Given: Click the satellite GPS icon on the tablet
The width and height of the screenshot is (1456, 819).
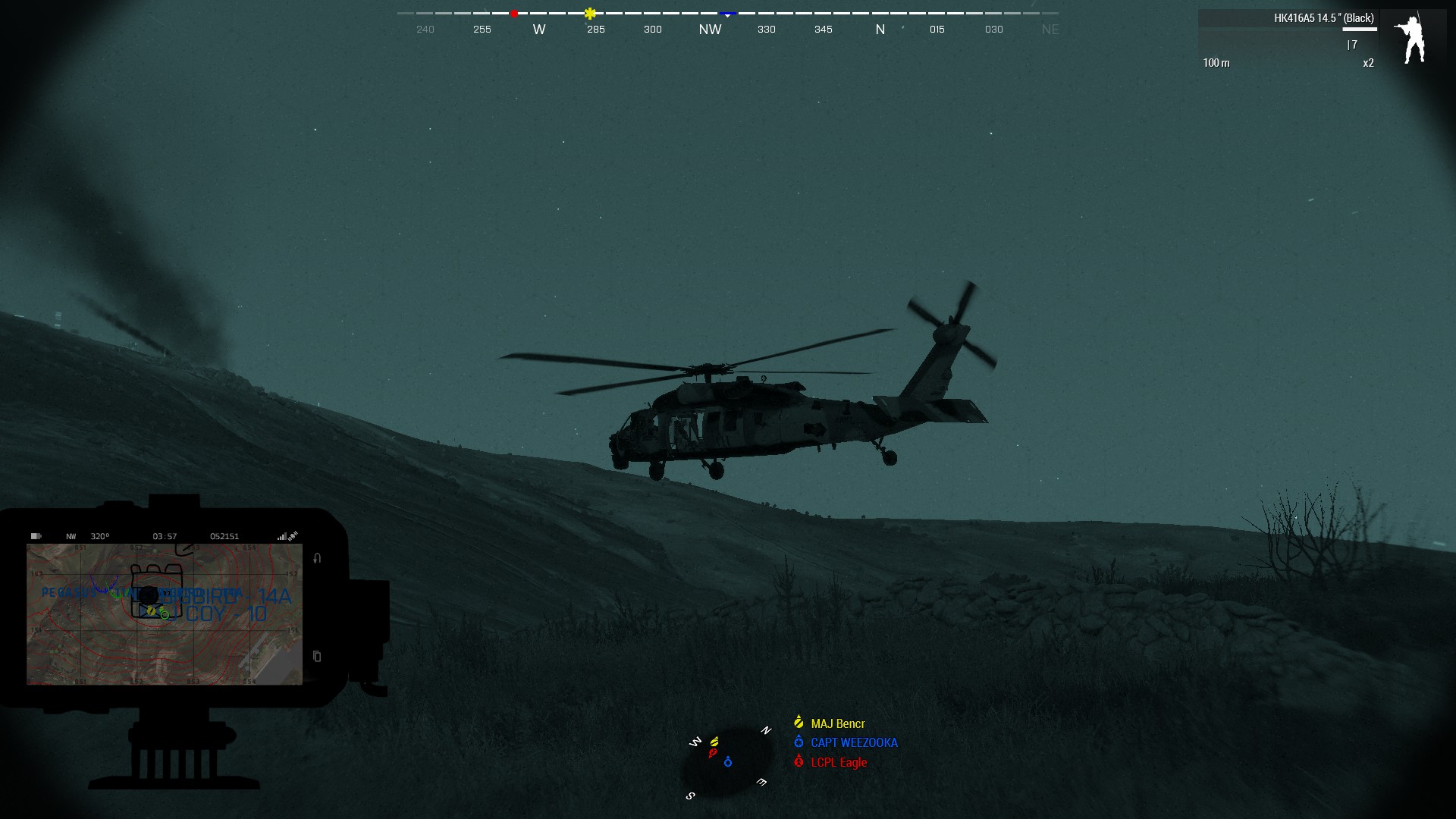Looking at the screenshot, I should (x=294, y=535).
